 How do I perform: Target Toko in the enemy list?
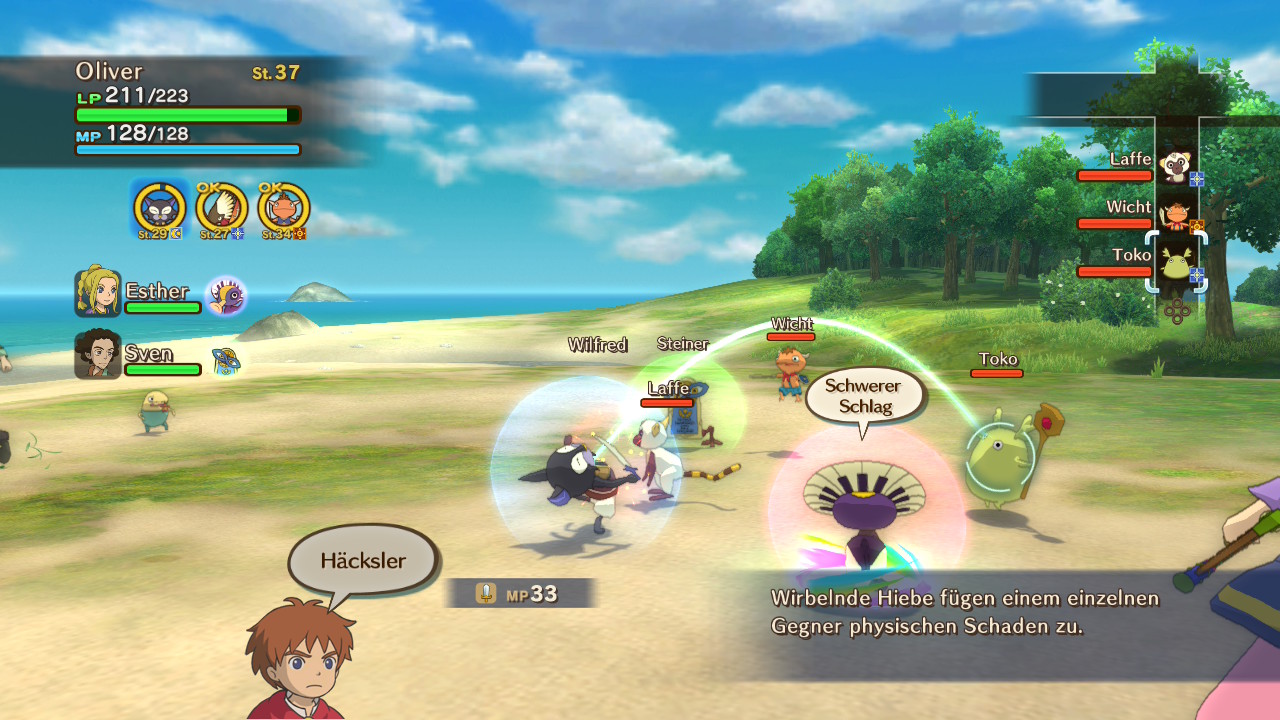[x=1175, y=262]
